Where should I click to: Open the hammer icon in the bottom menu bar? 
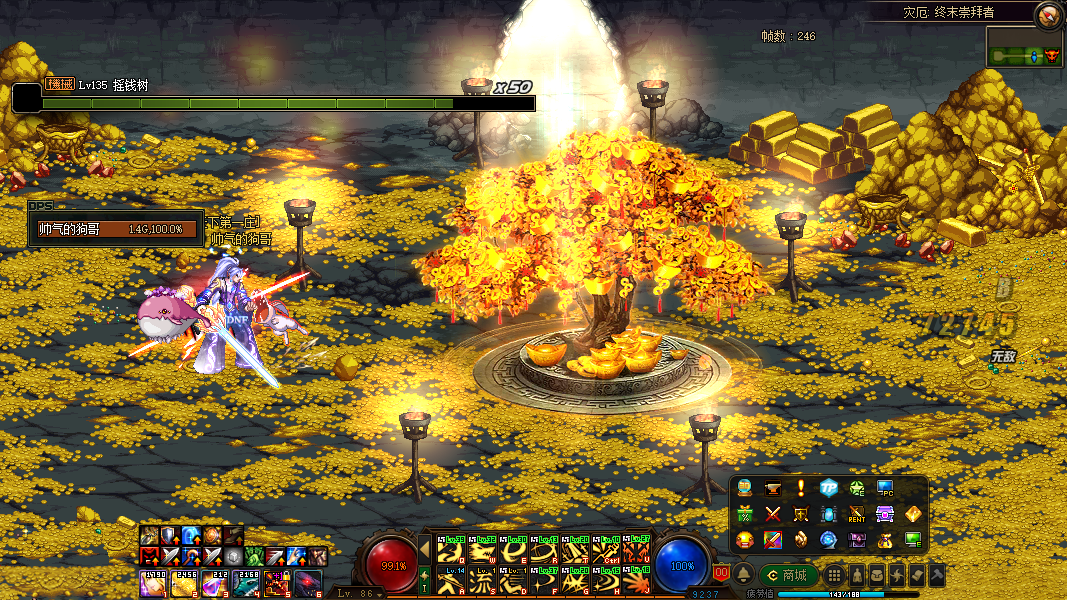click(936, 575)
